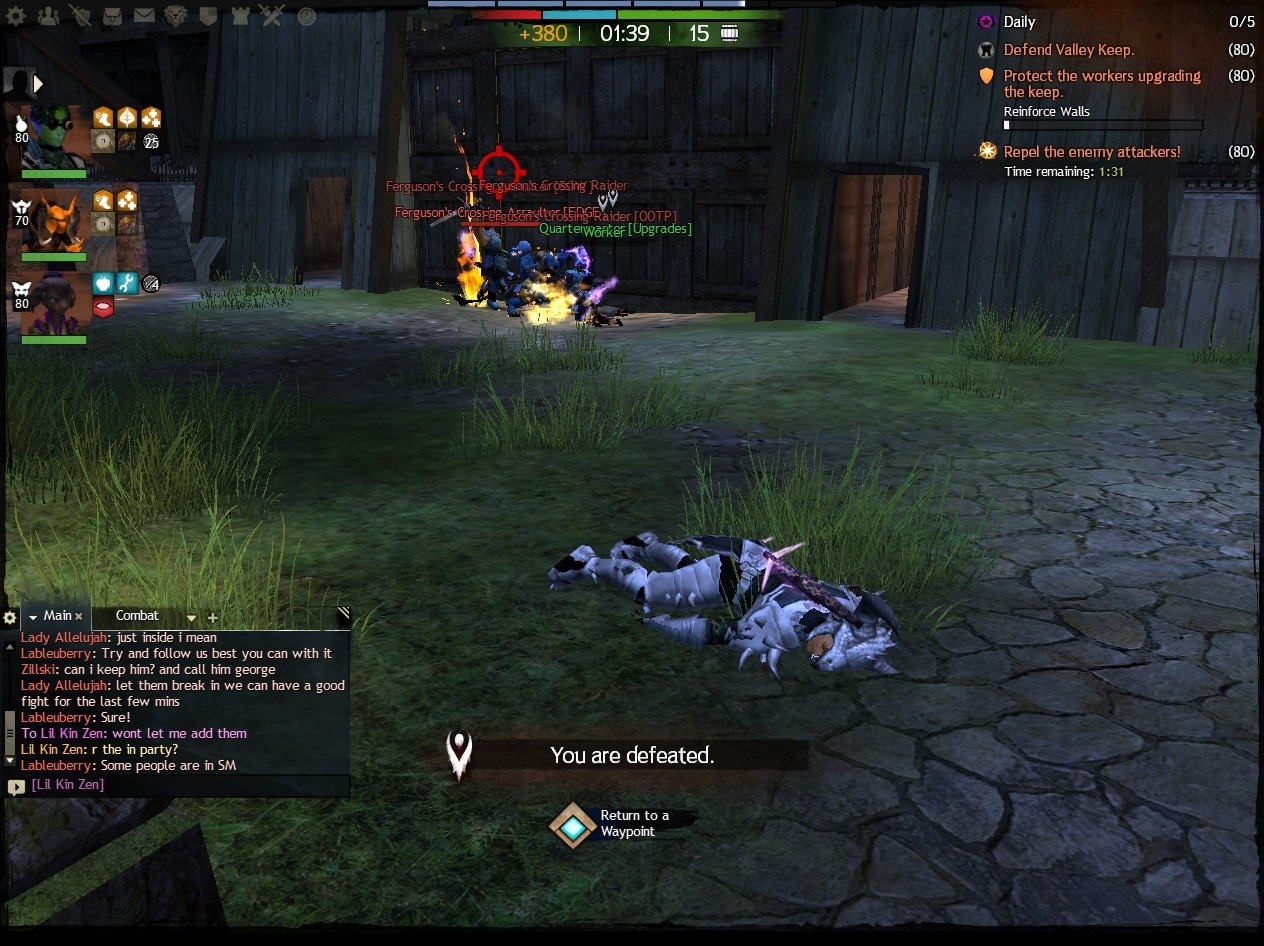Open chat options gear

click(x=10, y=617)
